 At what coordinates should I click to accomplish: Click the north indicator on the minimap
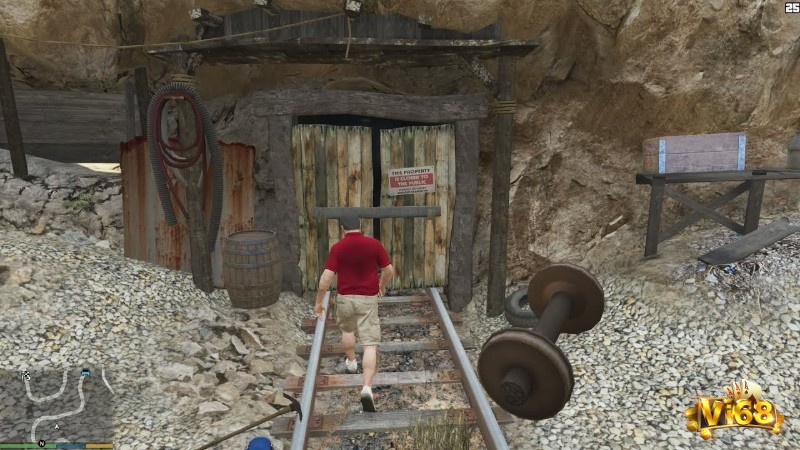click(42, 442)
